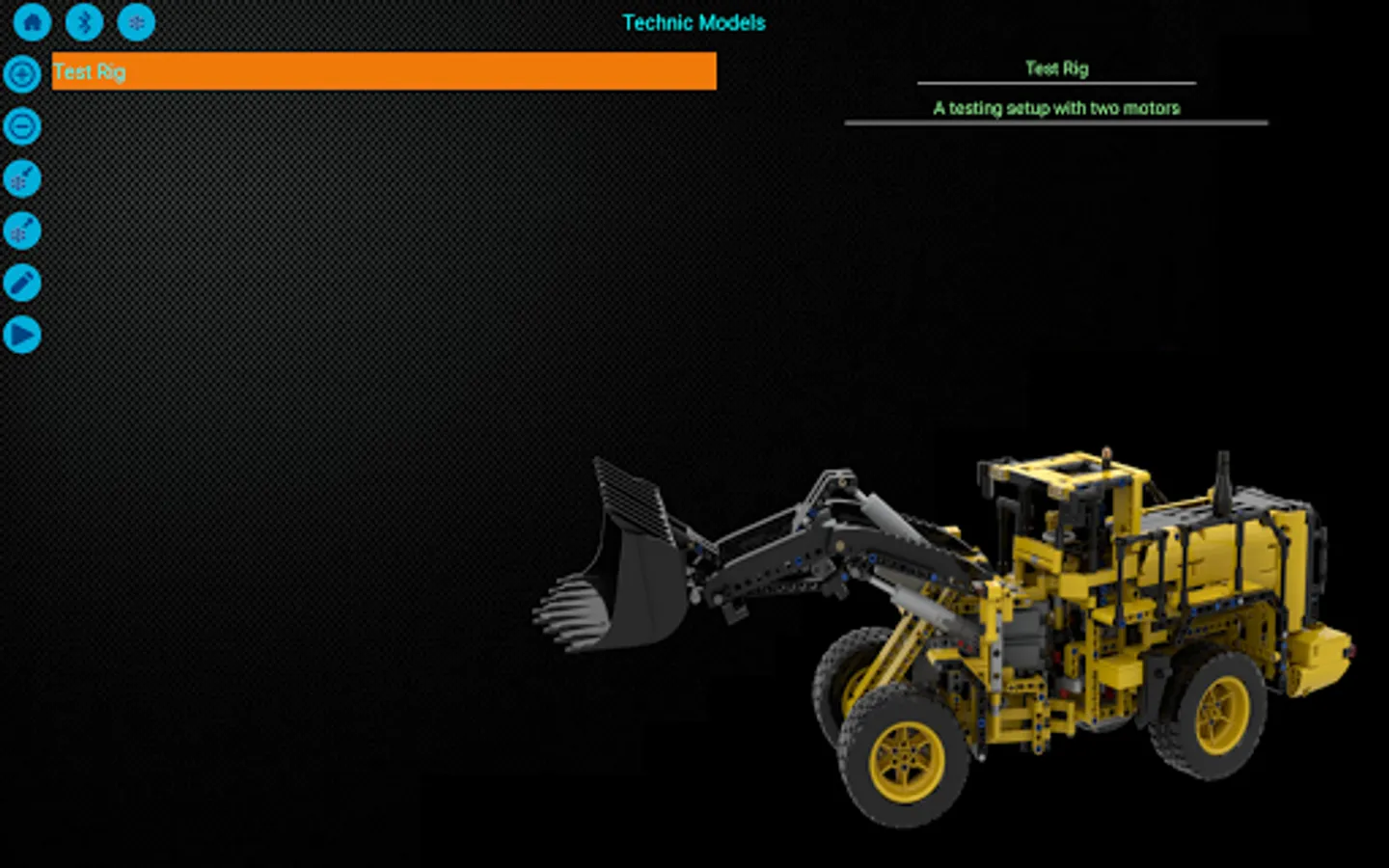Open the snowflake settings icon
The width and height of the screenshot is (1389, 868).
tap(136, 21)
